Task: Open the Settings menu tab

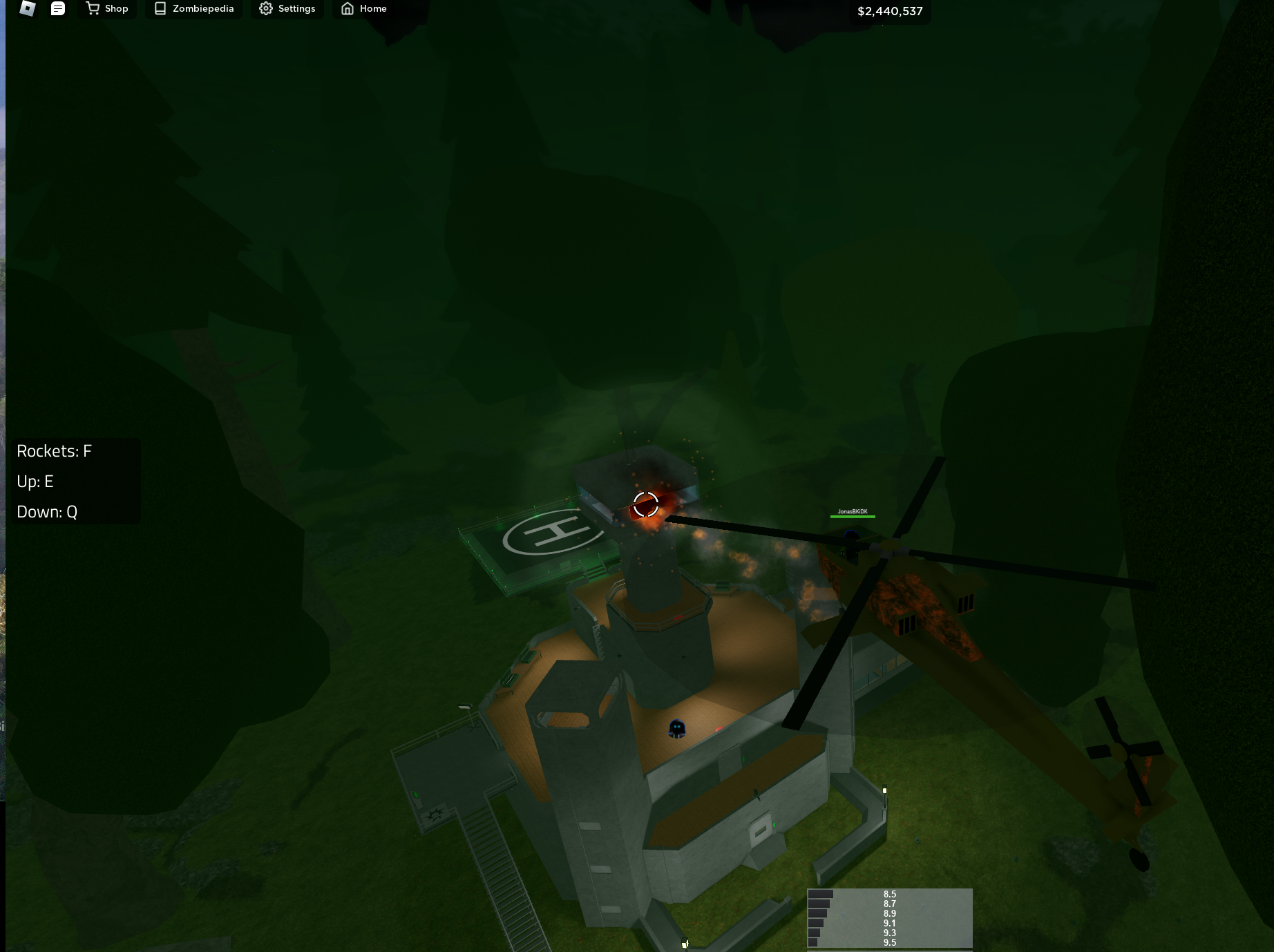Action: (x=287, y=8)
